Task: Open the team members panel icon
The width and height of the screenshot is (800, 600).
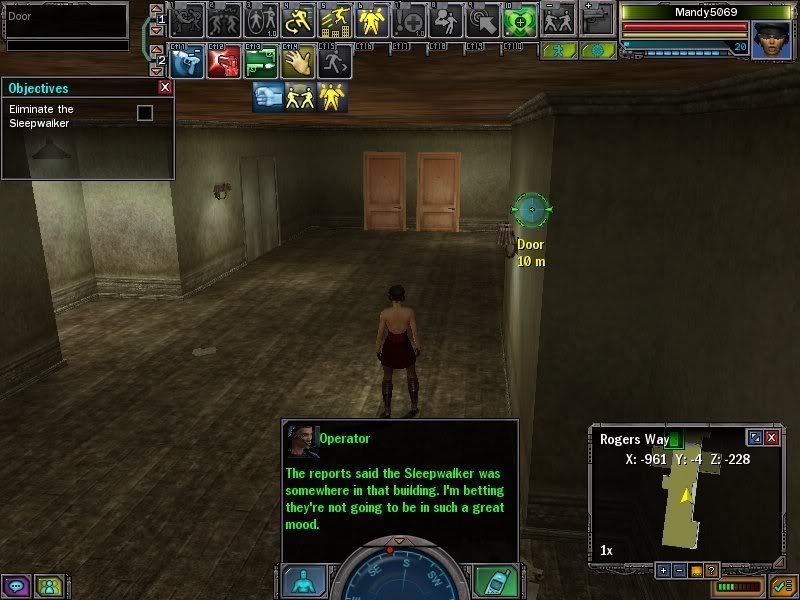Action: coord(46,585)
